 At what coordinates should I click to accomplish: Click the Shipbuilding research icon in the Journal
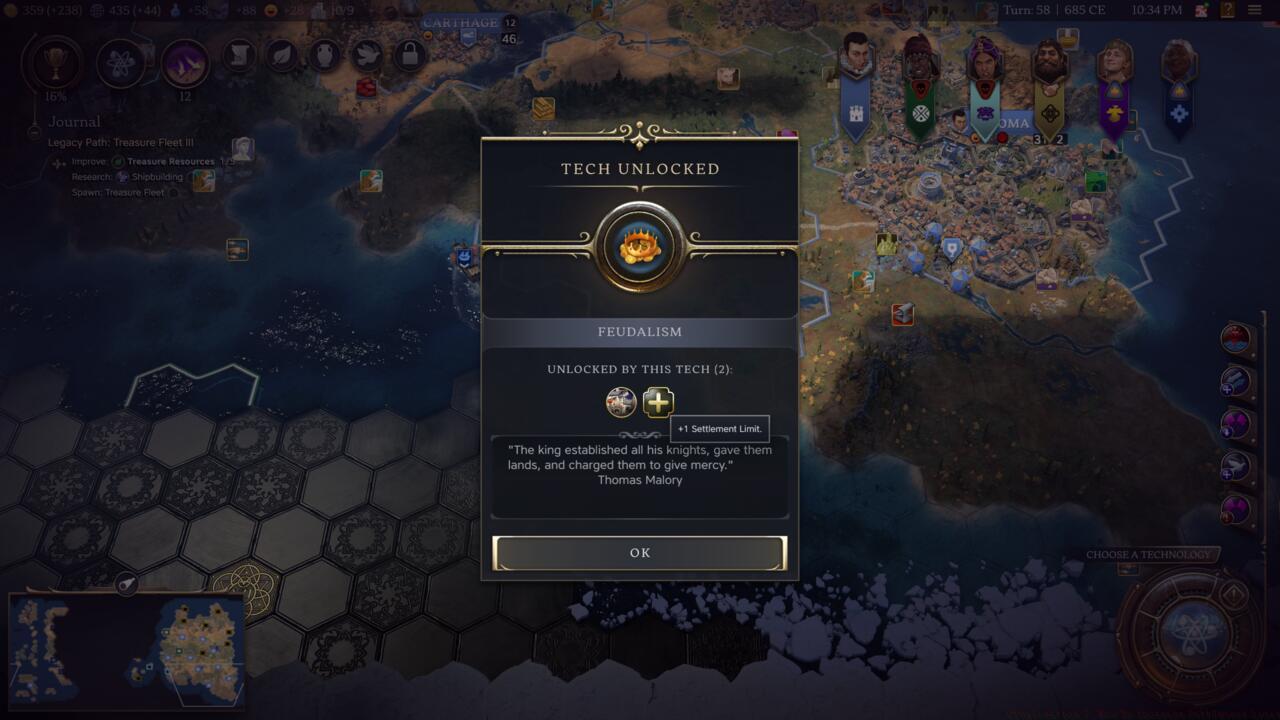122,176
